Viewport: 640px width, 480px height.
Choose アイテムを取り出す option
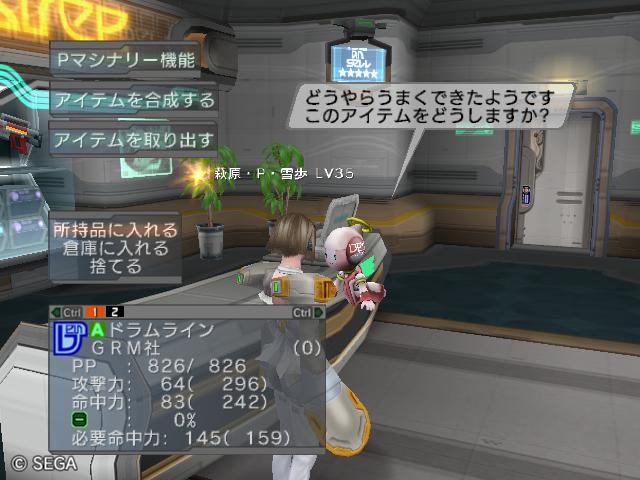click(134, 138)
